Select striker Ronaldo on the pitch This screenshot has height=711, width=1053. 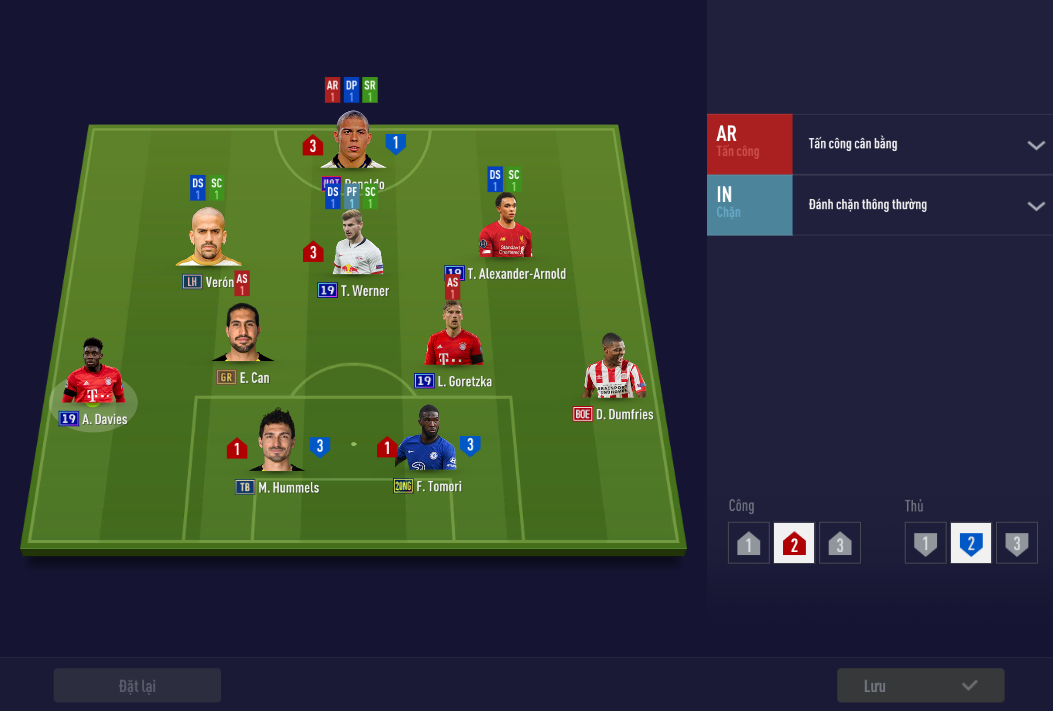point(353,140)
